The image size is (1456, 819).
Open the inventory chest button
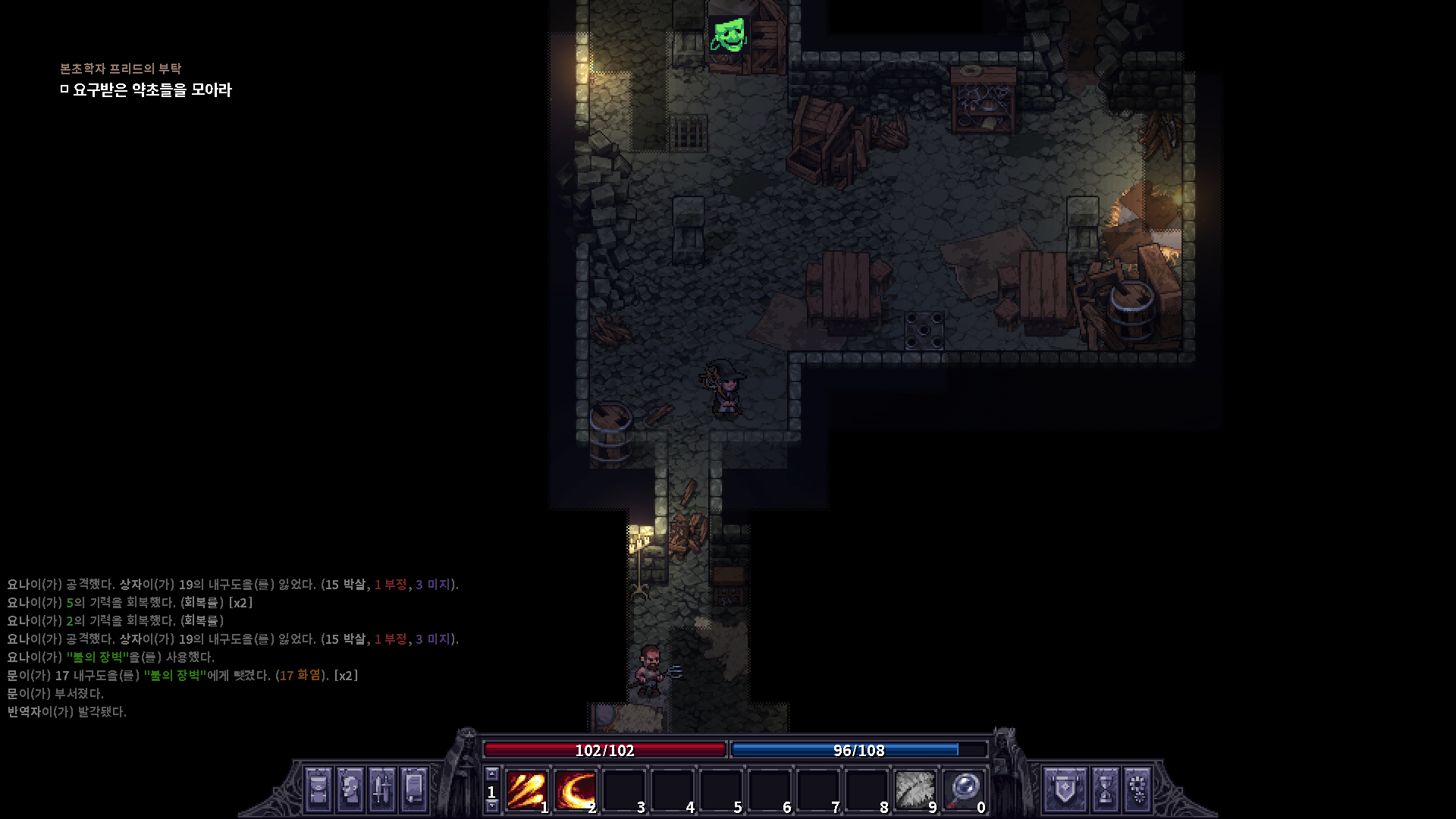[x=318, y=789]
